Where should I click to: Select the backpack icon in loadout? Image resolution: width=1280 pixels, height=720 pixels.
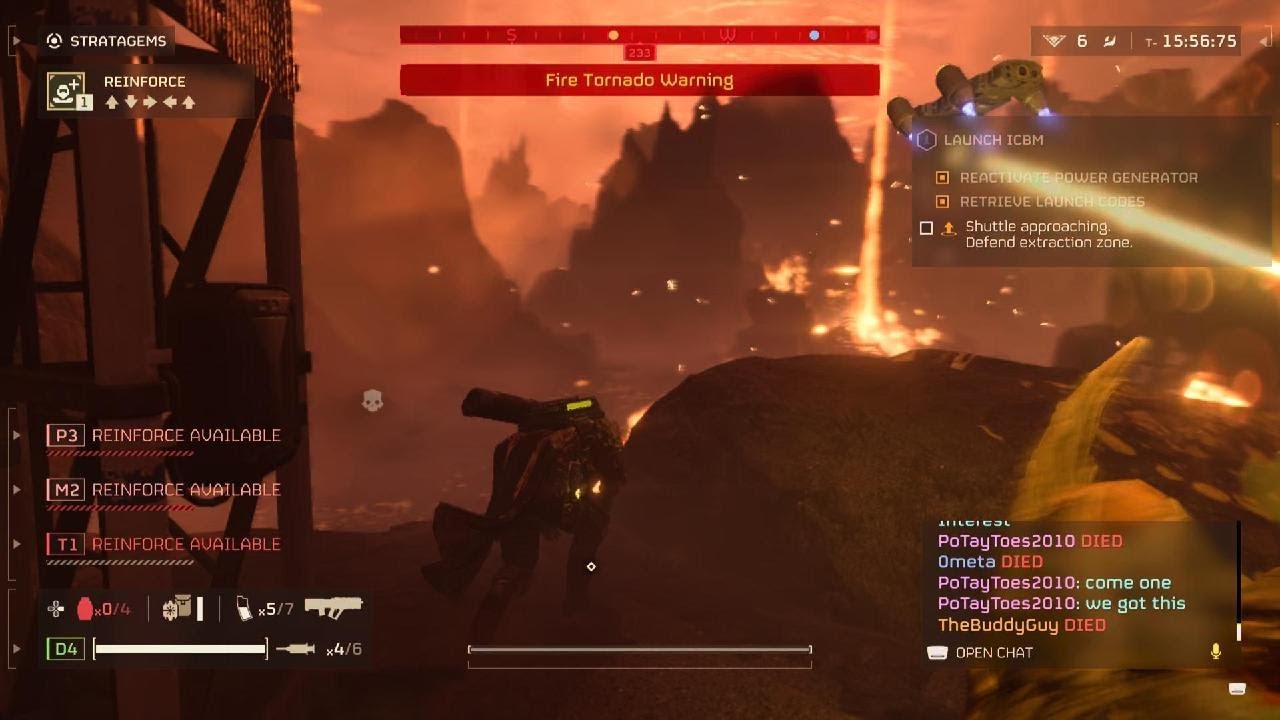tap(177, 608)
